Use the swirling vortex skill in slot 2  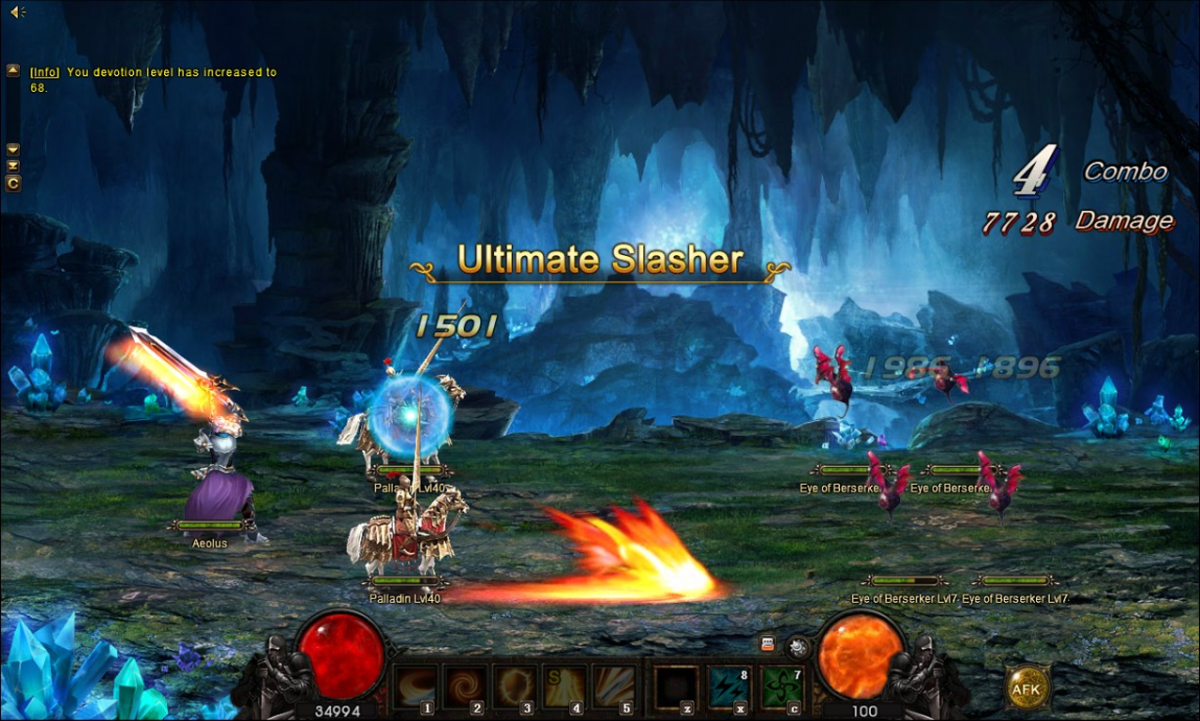465,686
